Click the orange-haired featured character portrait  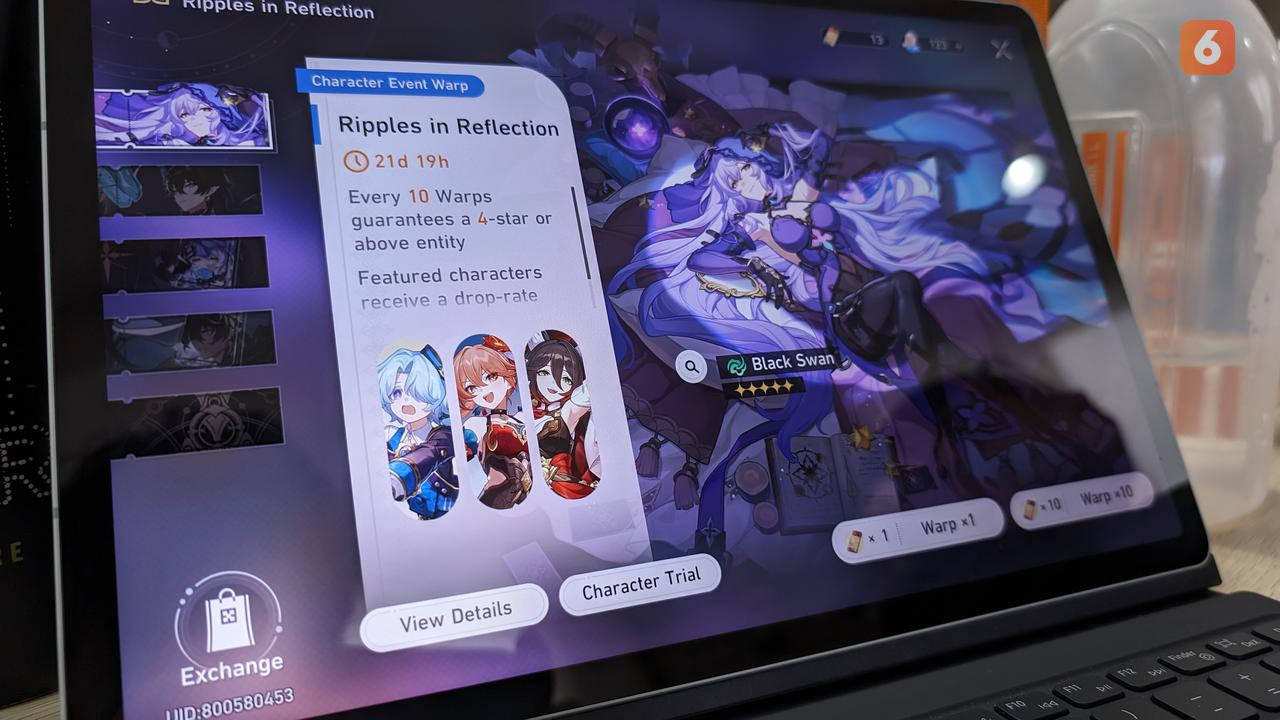(x=487, y=420)
